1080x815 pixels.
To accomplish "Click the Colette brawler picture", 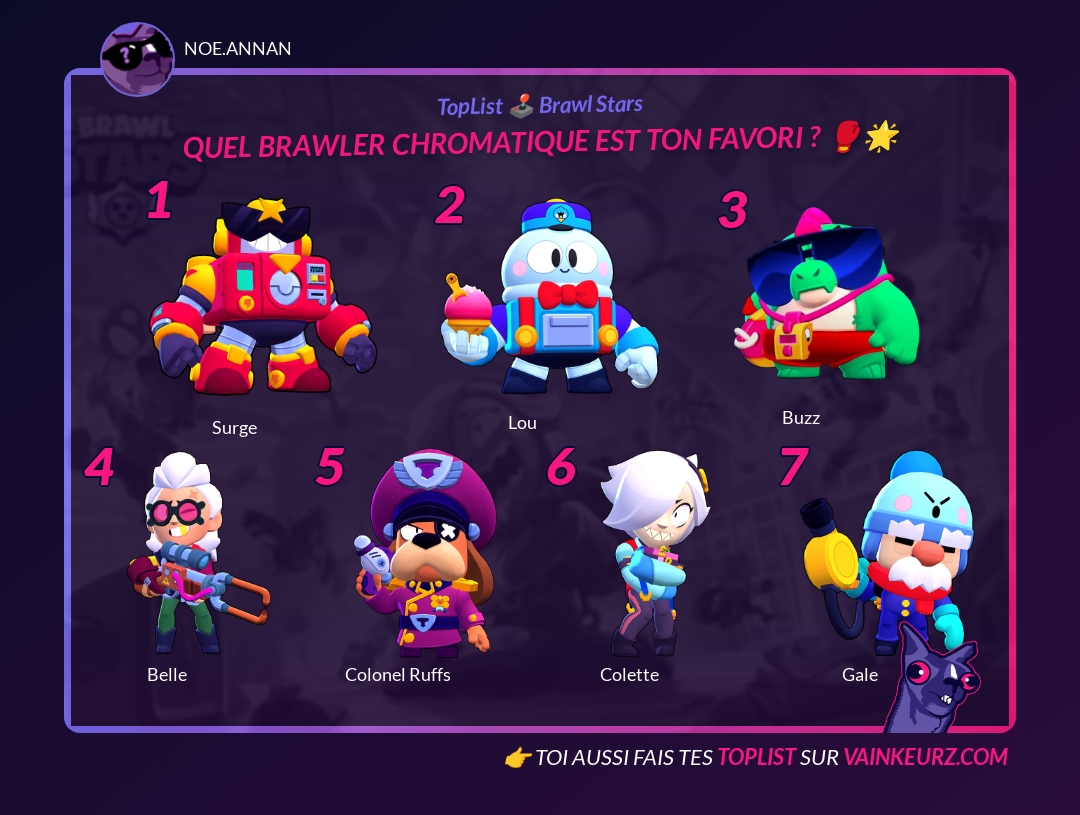I will (652, 553).
